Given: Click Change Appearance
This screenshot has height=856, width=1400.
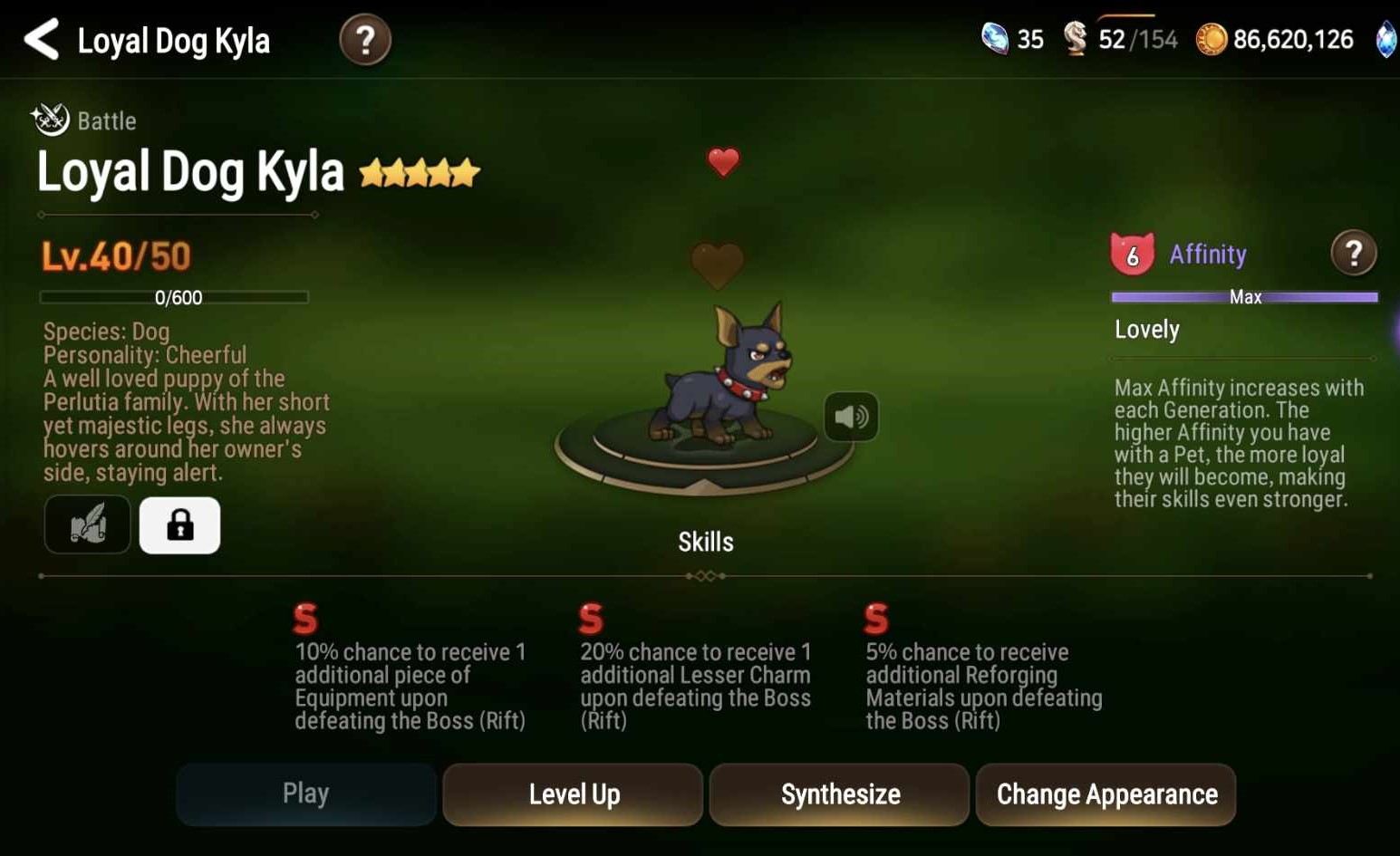Looking at the screenshot, I should [x=1106, y=794].
